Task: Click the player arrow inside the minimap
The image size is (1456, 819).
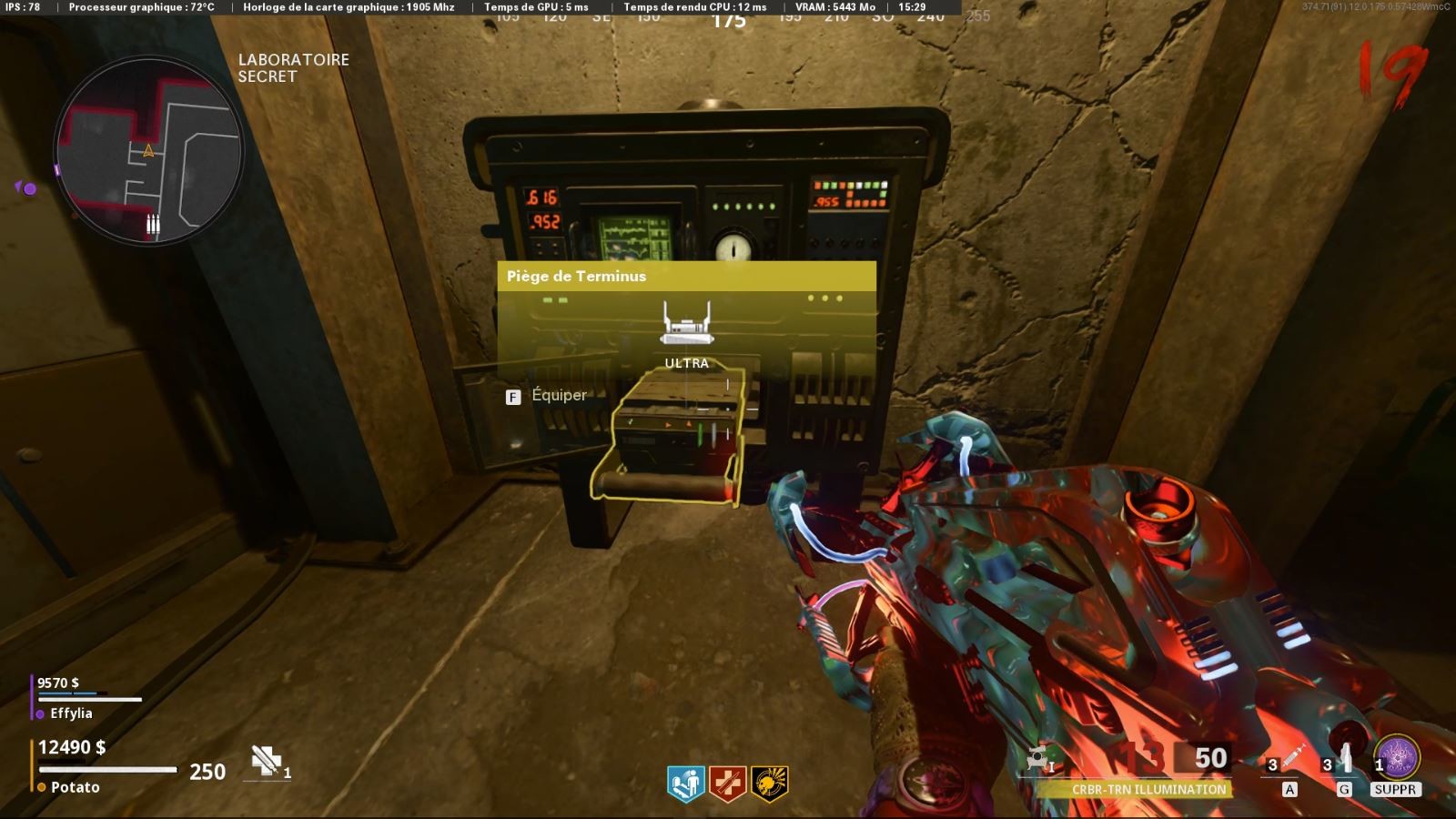Action: pos(147,153)
